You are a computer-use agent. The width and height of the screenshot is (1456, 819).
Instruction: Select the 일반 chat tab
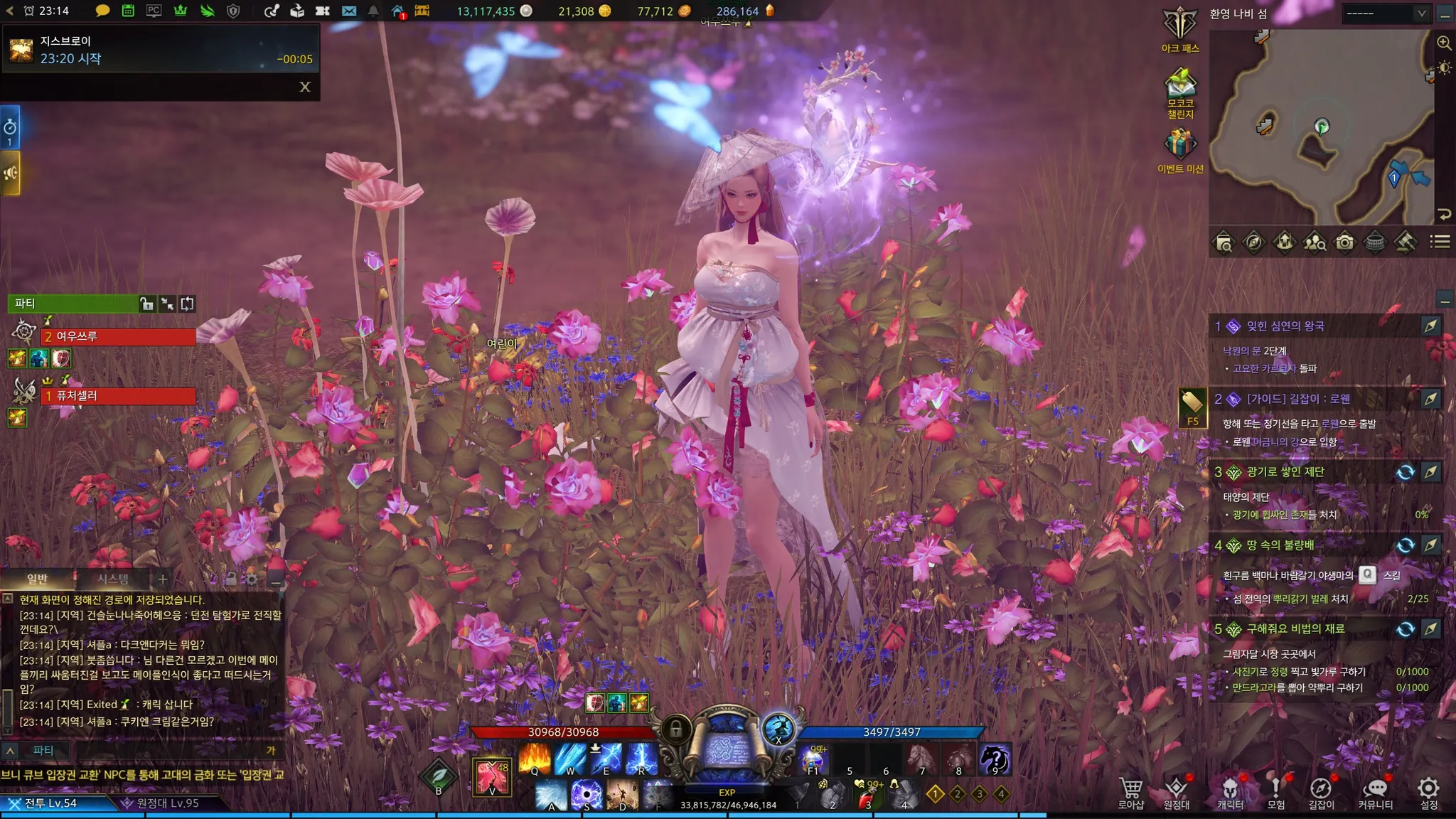click(37, 579)
